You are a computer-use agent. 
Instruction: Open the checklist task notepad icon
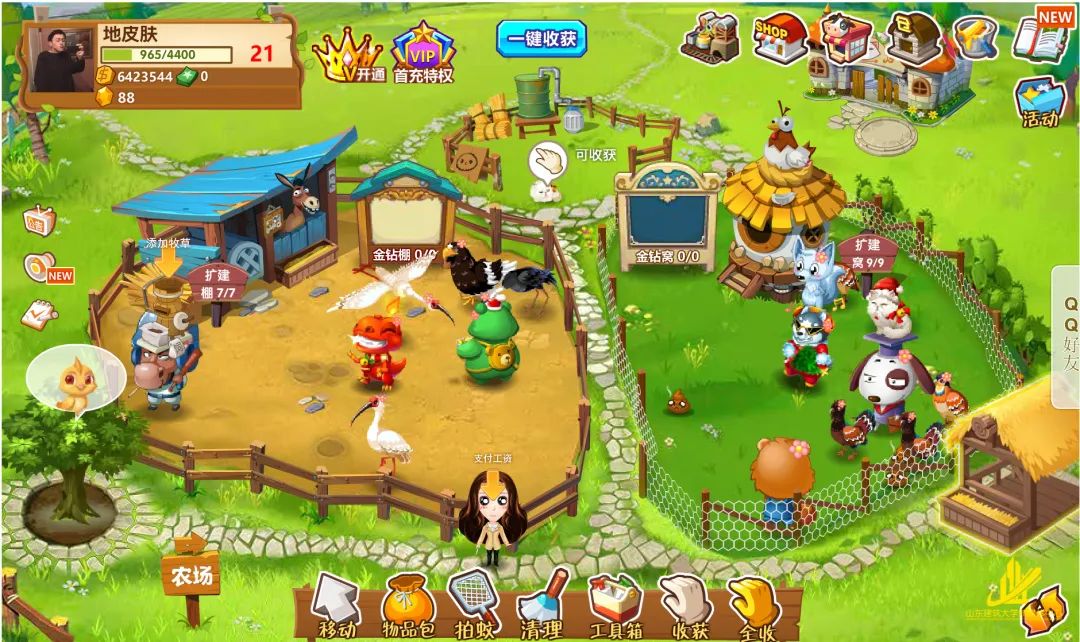(x=39, y=314)
